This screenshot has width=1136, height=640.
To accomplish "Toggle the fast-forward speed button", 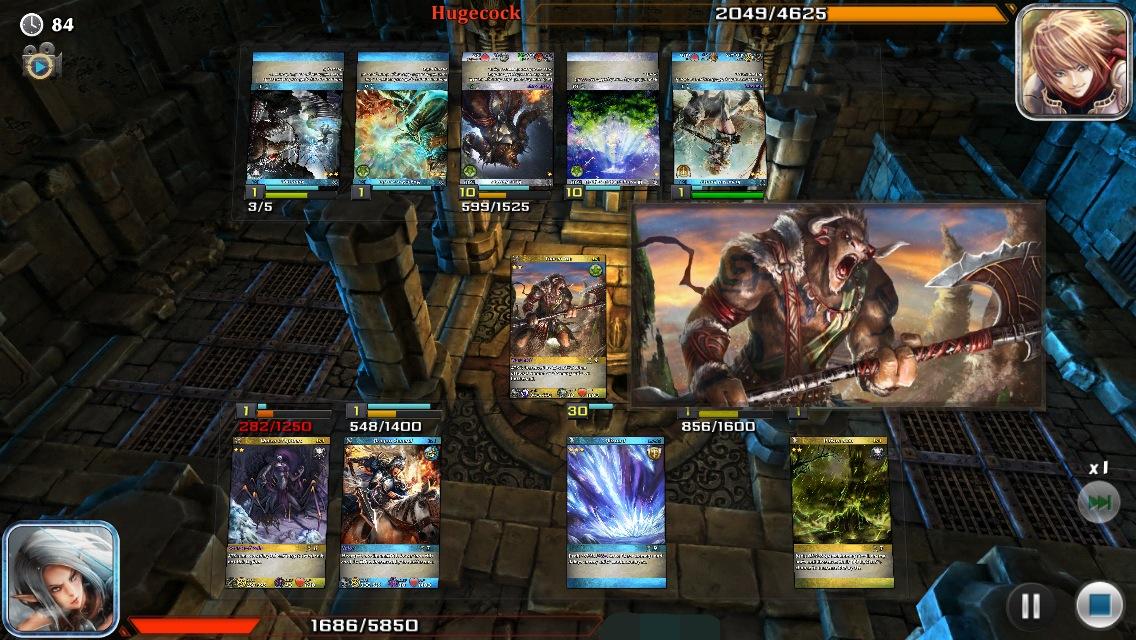I will point(1098,501).
